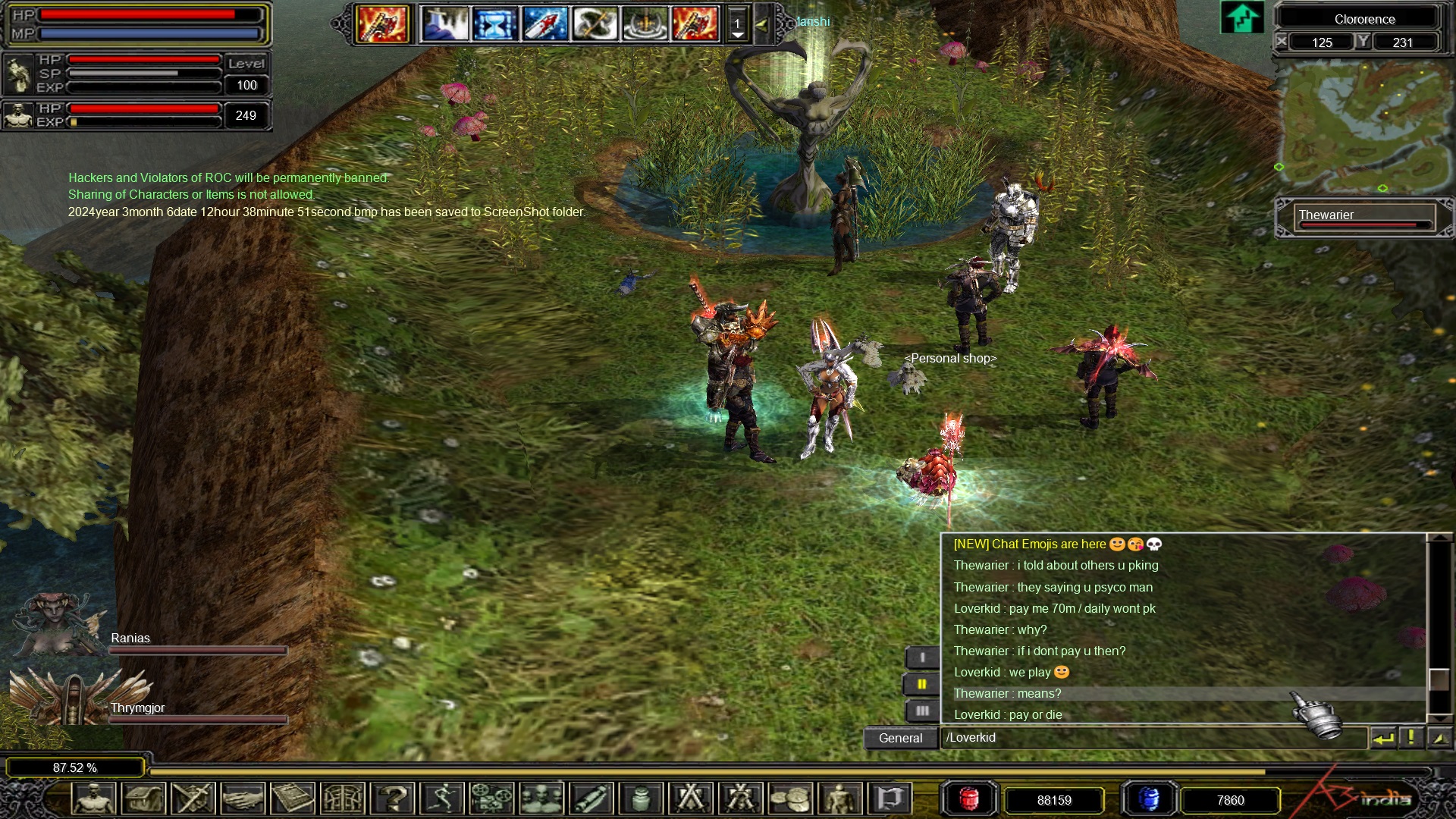Use the blue MP potion slot
This screenshot has height=819, width=1456.
point(1149,799)
